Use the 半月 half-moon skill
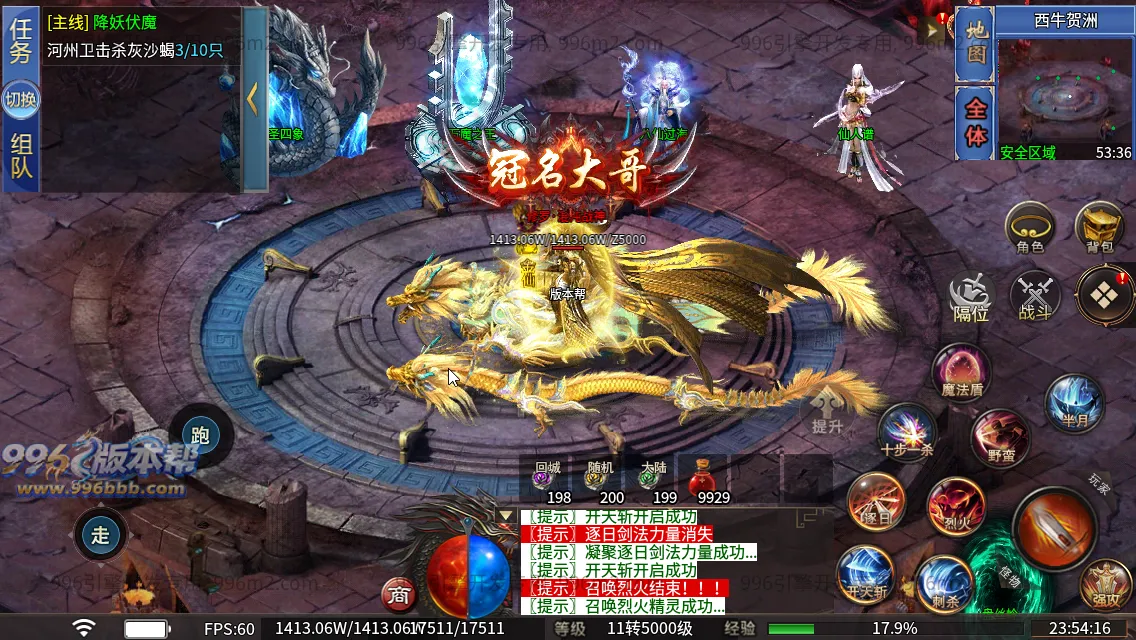This screenshot has height=640, width=1136. (1075, 402)
